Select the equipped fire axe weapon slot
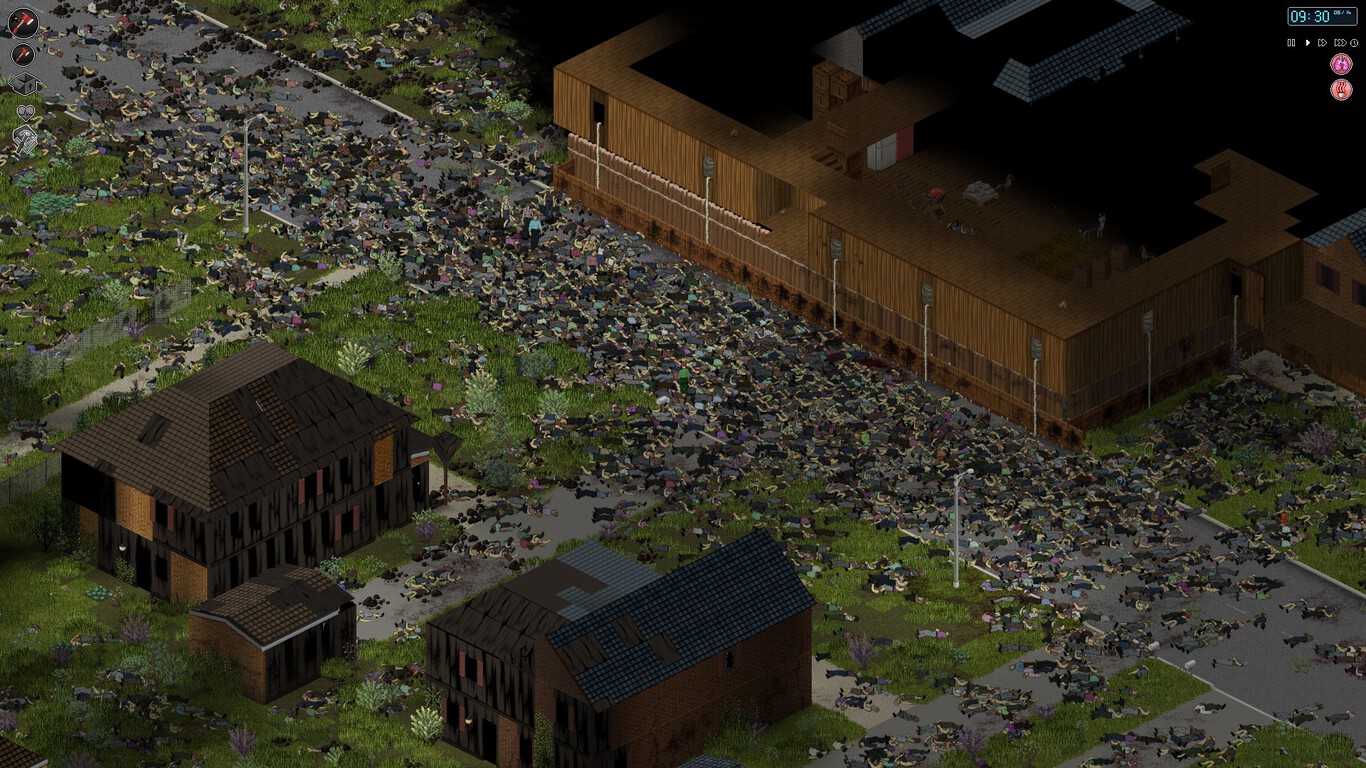 24,21
